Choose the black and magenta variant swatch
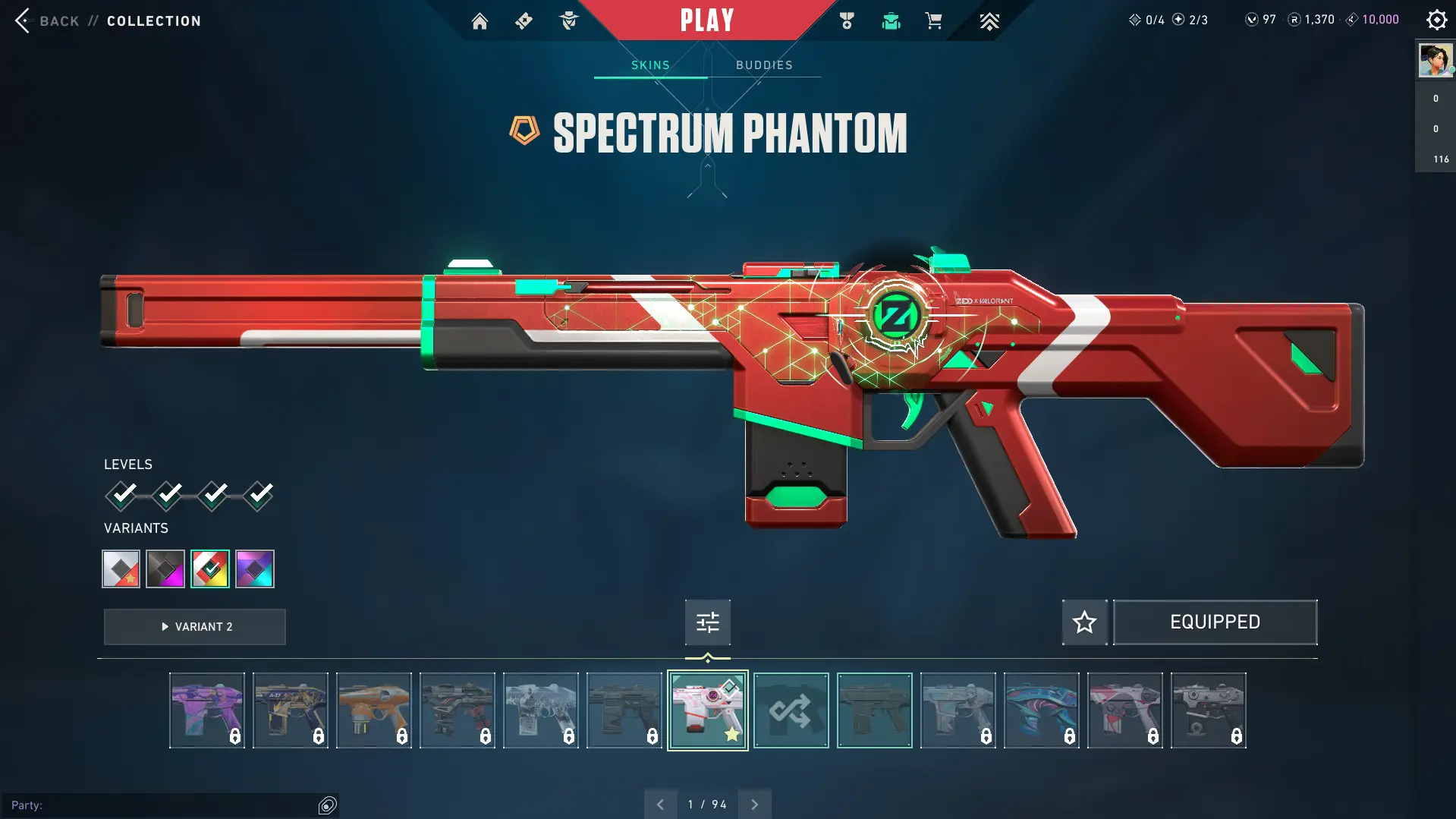 (x=165, y=569)
